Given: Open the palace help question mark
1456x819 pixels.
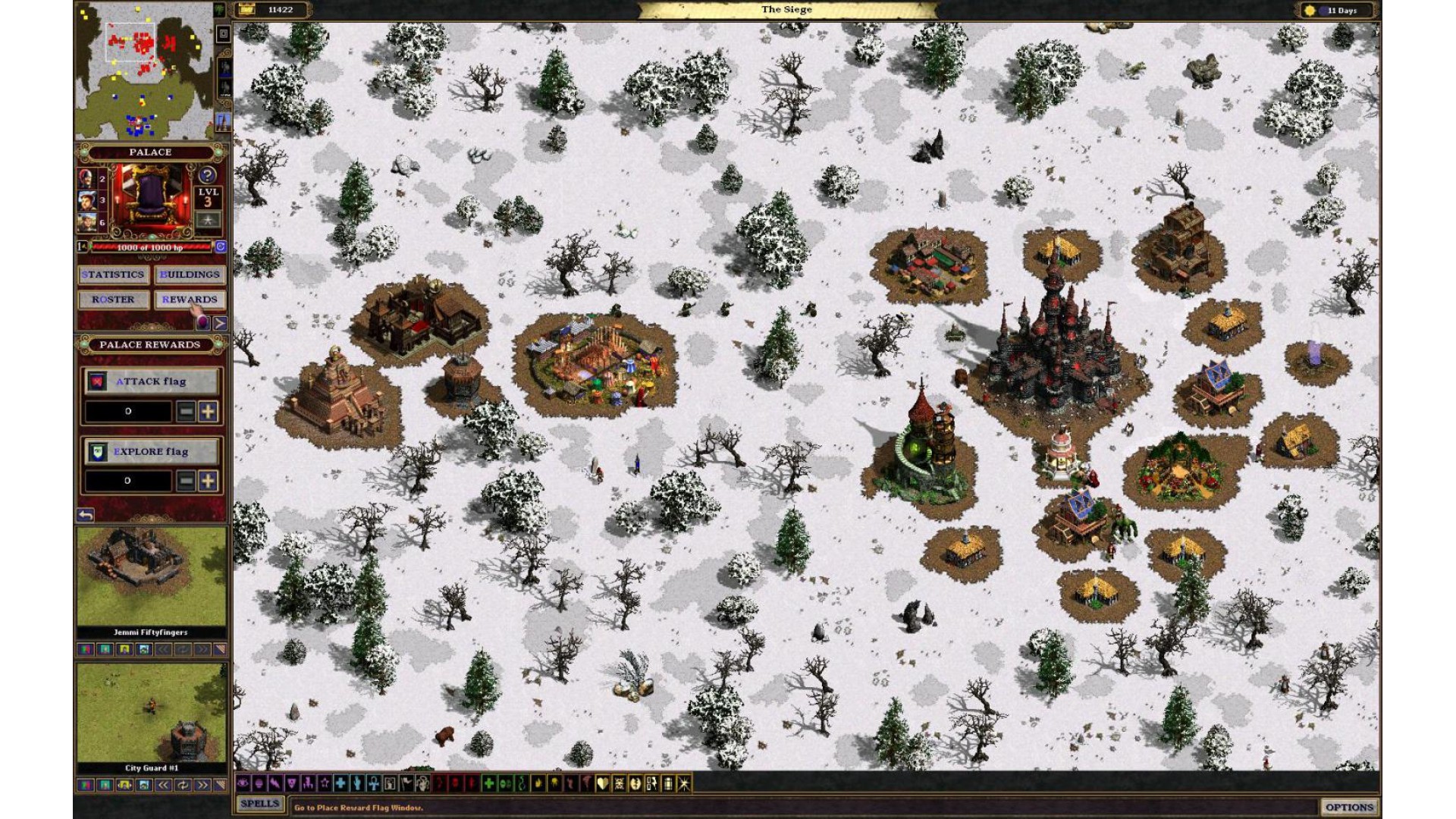Looking at the screenshot, I should [x=208, y=175].
